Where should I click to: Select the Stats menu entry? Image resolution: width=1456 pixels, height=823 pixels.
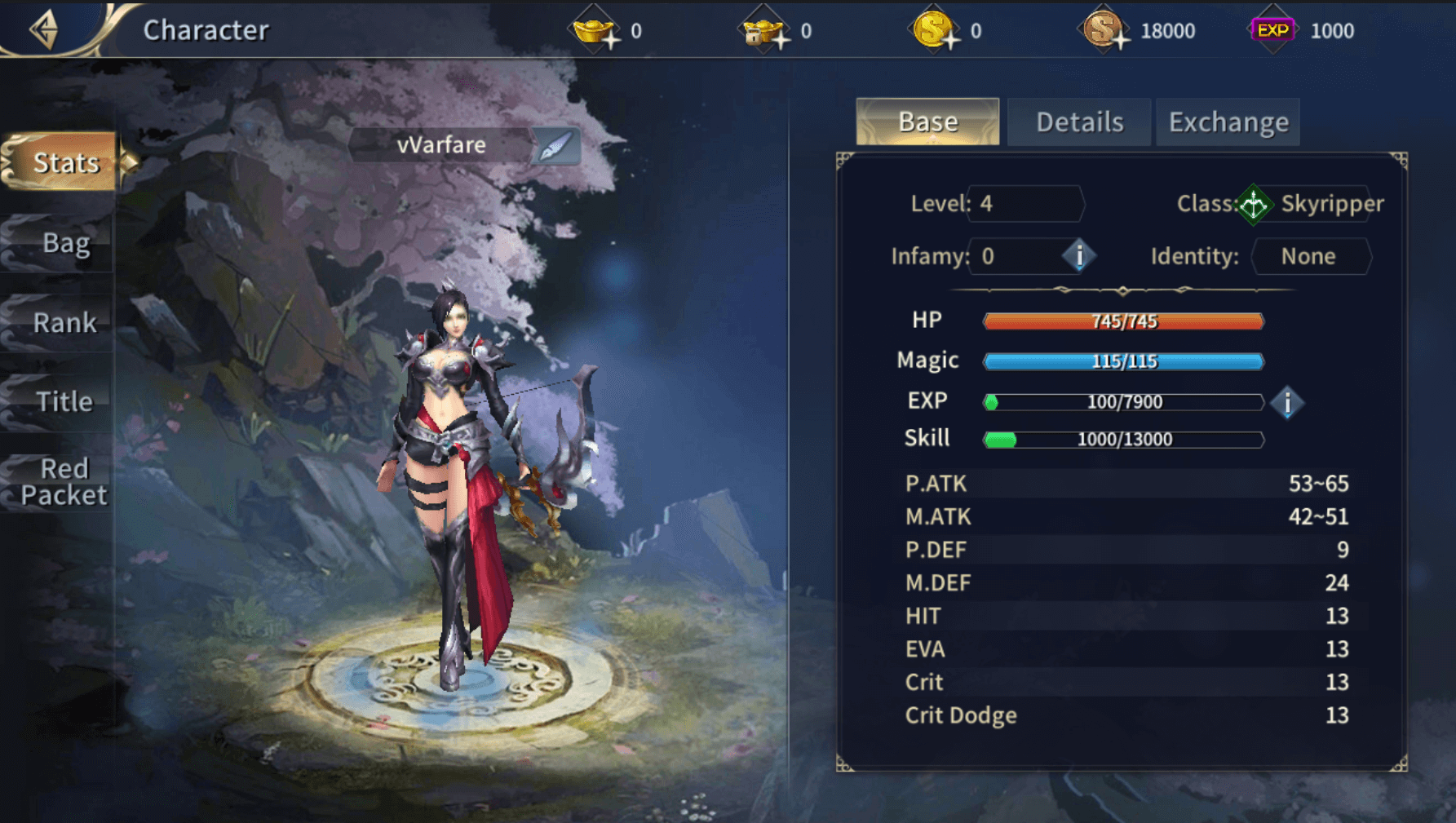tap(65, 162)
